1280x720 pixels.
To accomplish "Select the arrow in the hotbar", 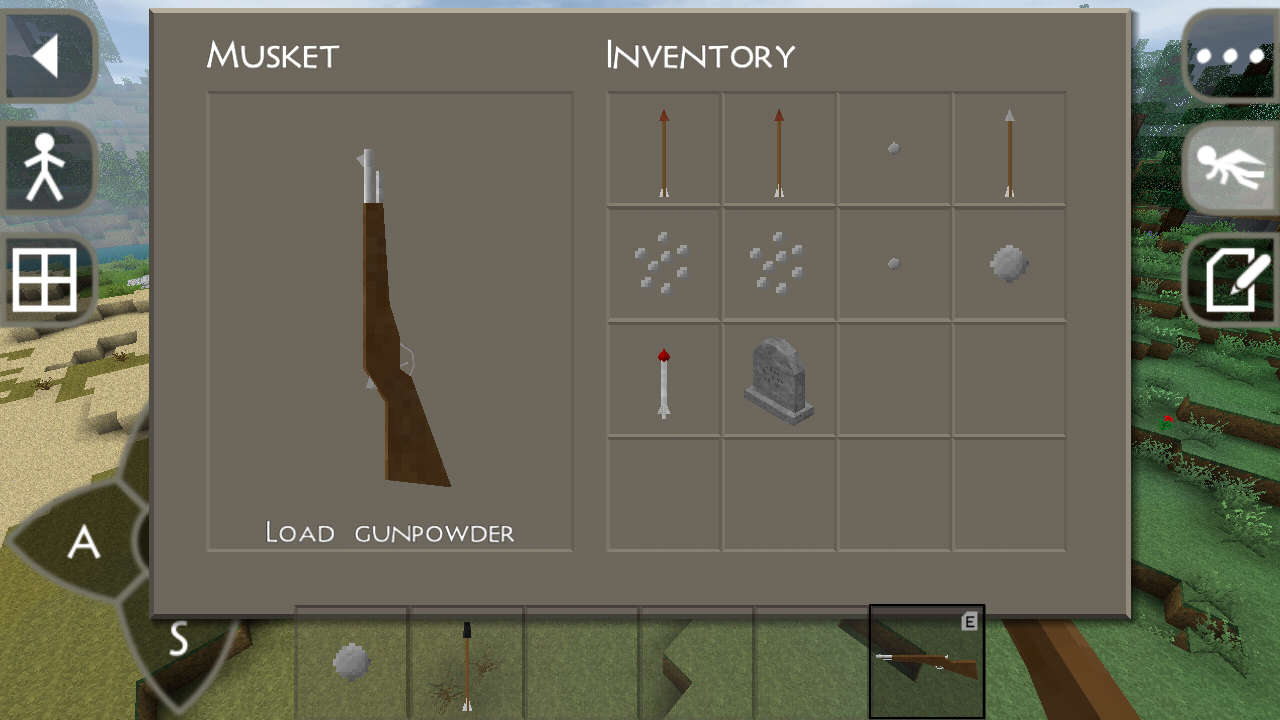I will [467, 662].
